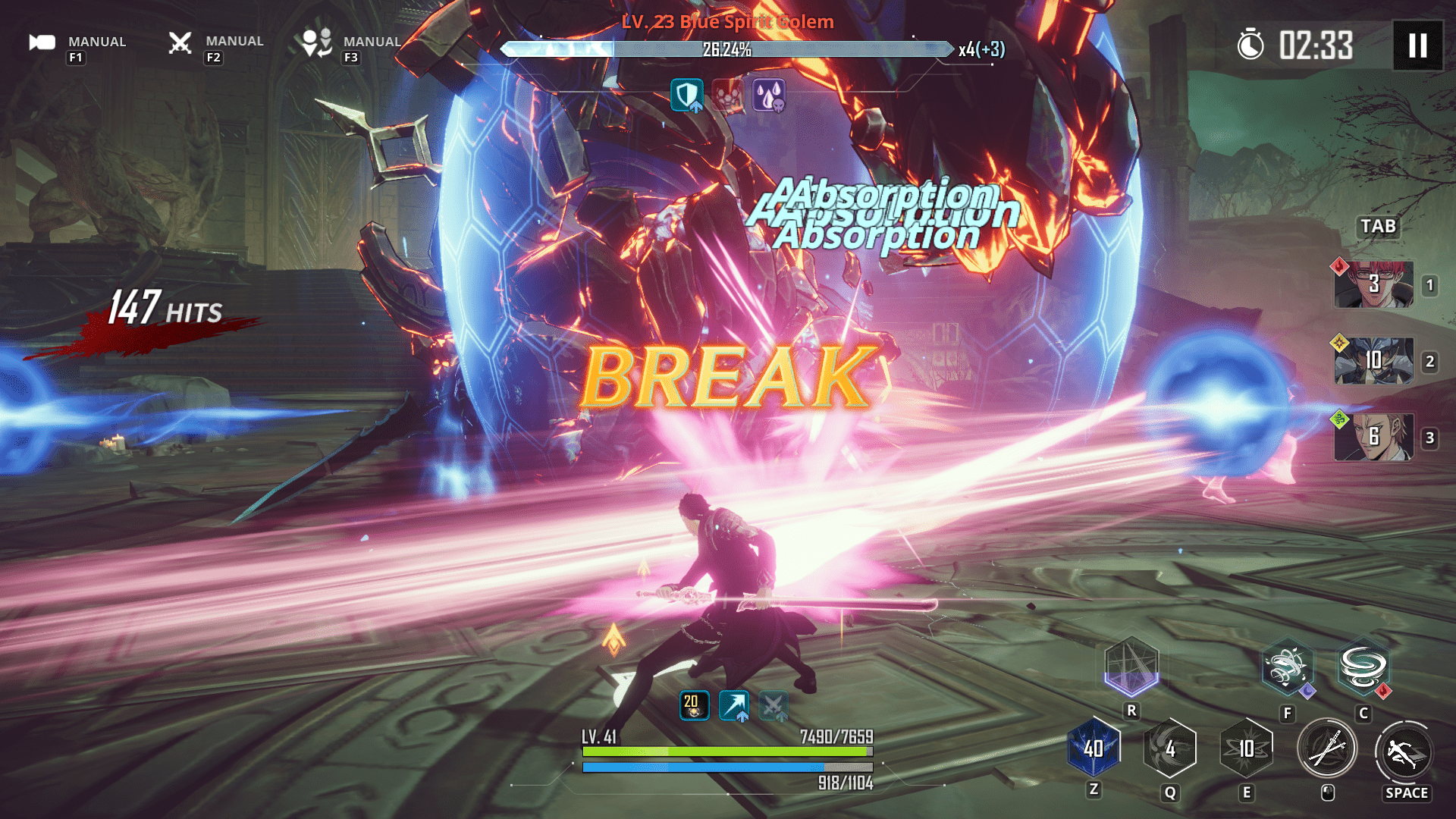Inspect the boss shield buff icon
Image resolution: width=1456 pixels, height=819 pixels.
686,96
